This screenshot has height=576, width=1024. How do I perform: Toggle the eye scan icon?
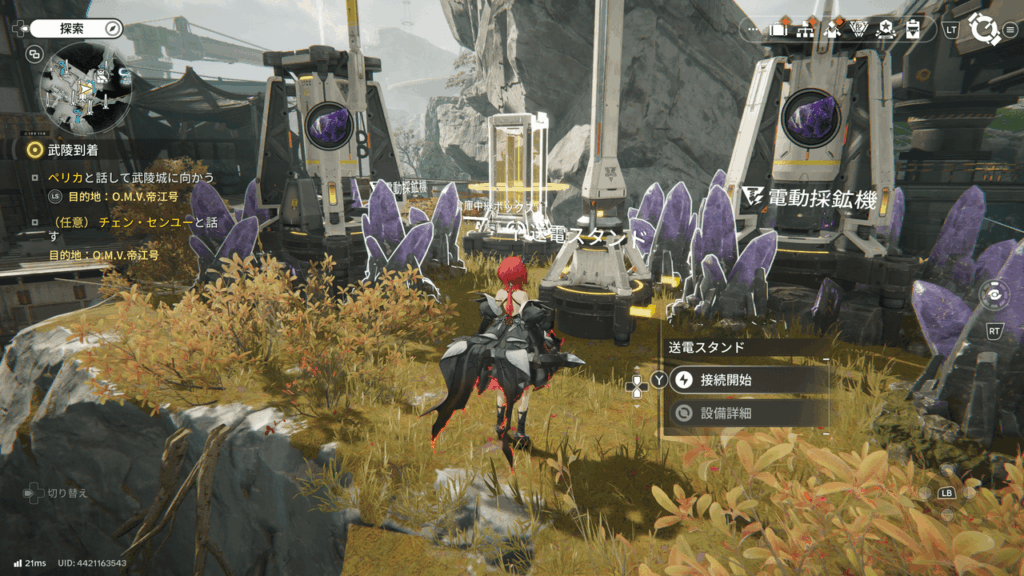pos(994,295)
